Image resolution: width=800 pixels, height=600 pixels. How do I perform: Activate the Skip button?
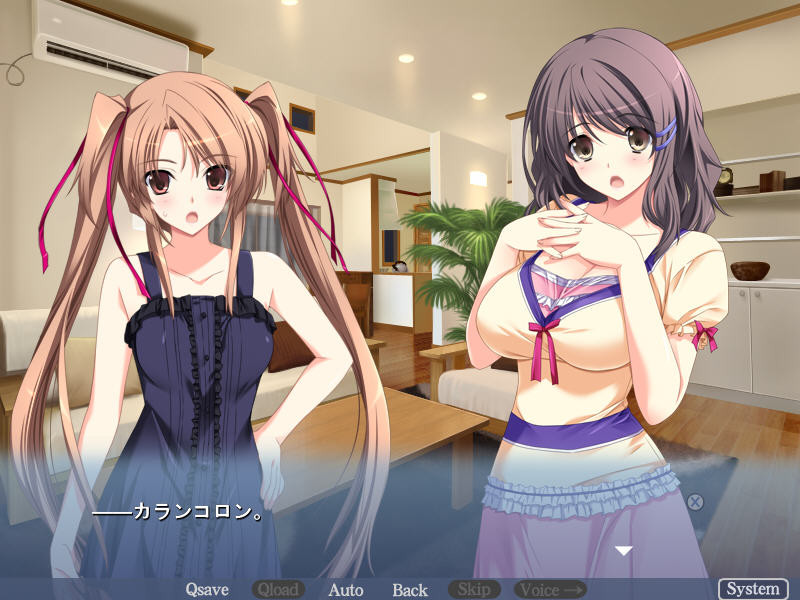pyautogui.click(x=475, y=590)
